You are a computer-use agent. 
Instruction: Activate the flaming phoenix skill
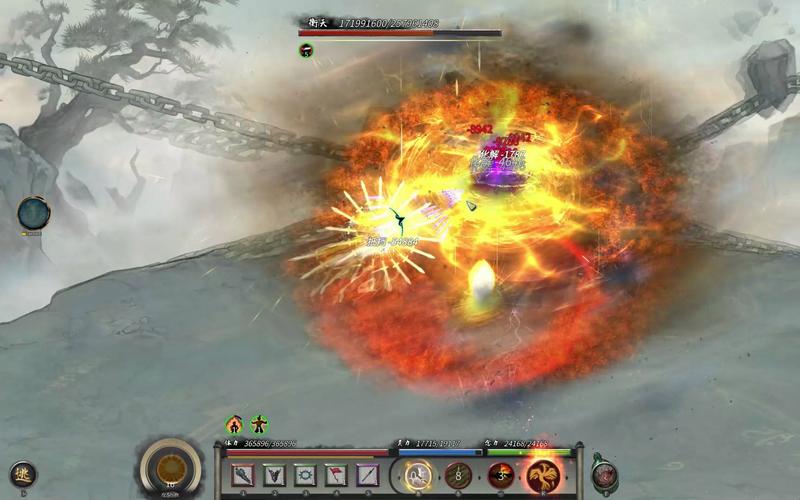click(543, 475)
